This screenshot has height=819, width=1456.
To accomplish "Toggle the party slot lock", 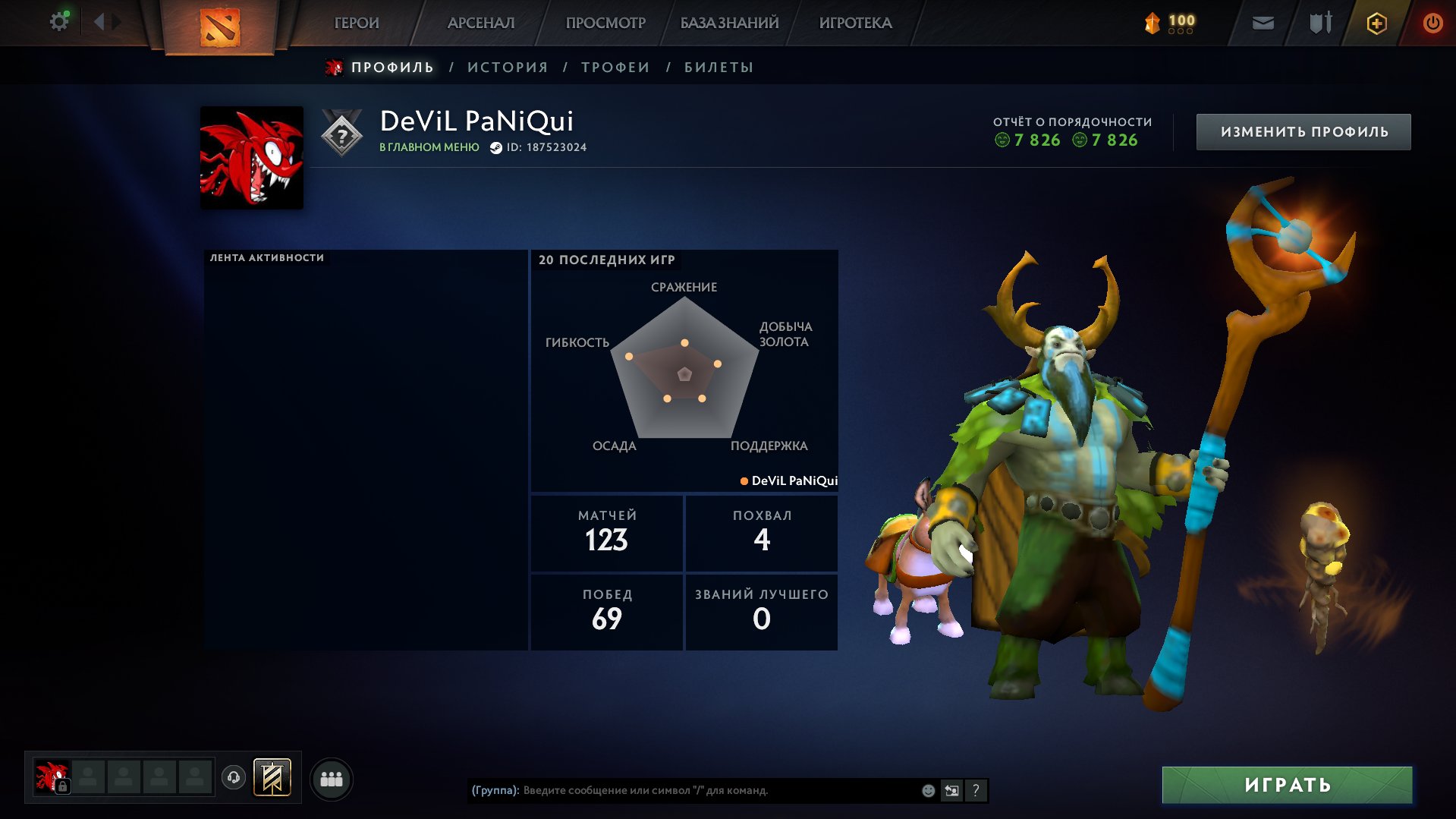I will pyautogui.click(x=61, y=786).
